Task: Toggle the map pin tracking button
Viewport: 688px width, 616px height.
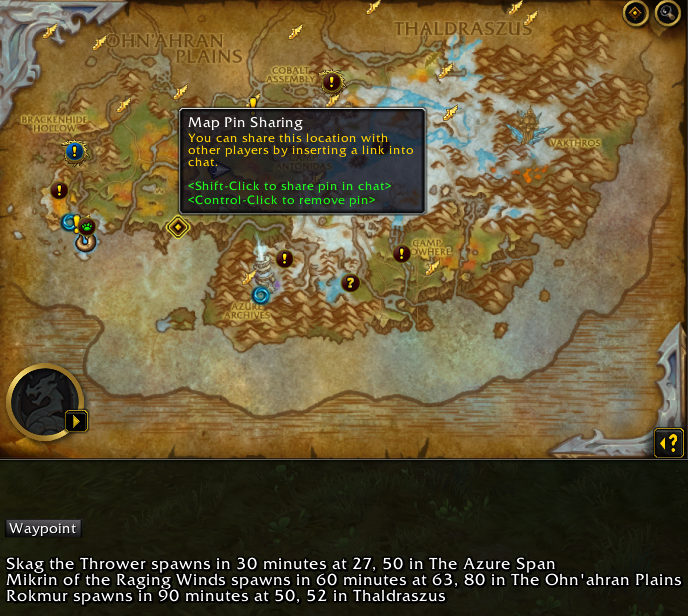Action: click(635, 13)
